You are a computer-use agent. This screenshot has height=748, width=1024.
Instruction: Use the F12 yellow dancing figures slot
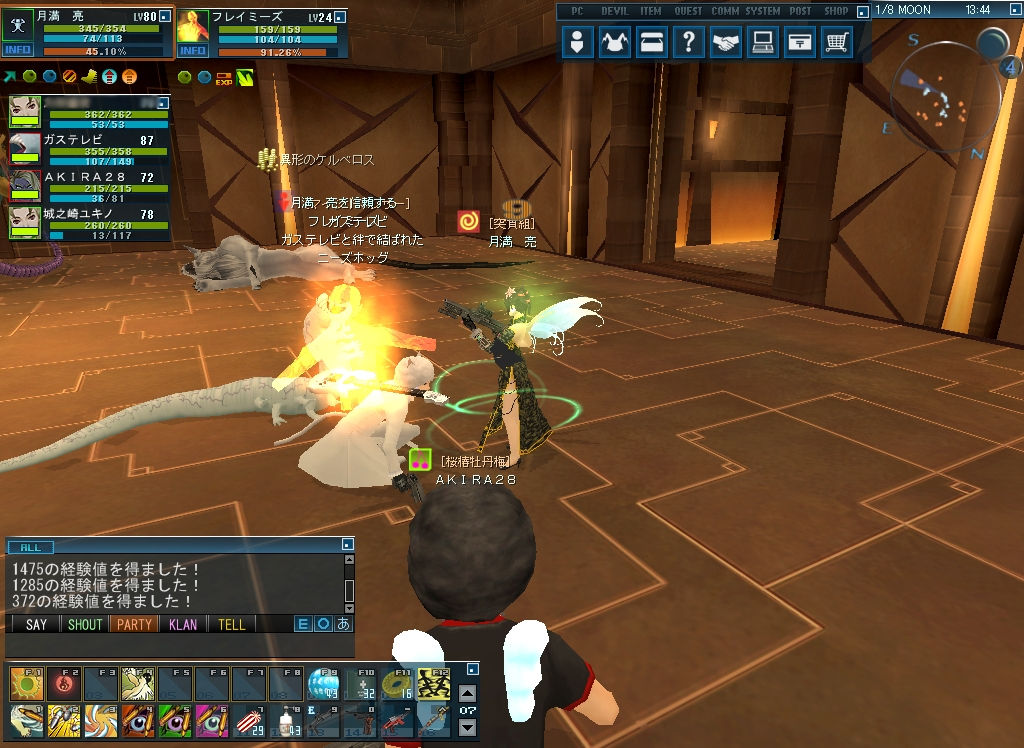(x=433, y=685)
